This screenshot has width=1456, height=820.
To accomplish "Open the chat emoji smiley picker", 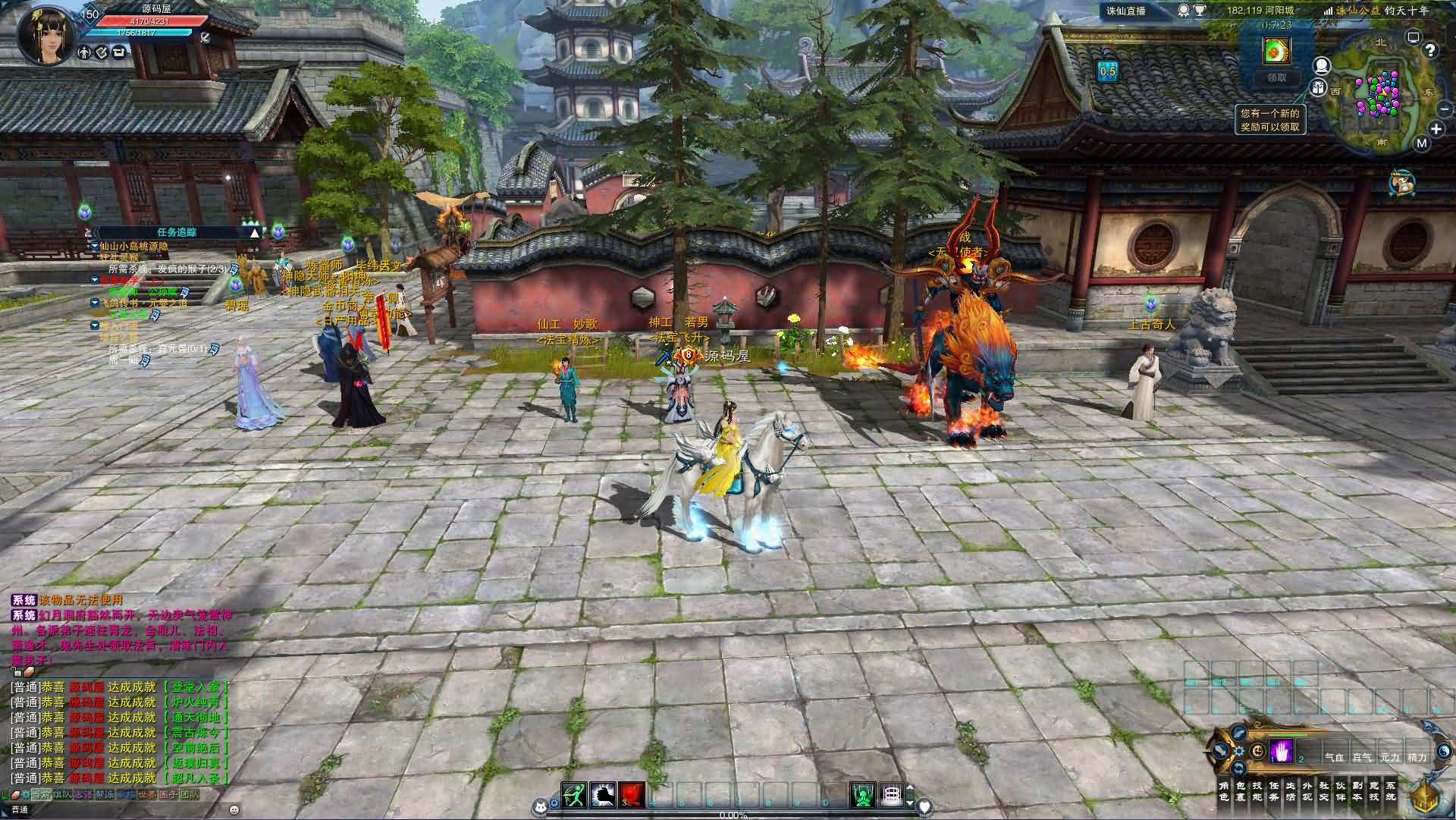I will [x=234, y=809].
